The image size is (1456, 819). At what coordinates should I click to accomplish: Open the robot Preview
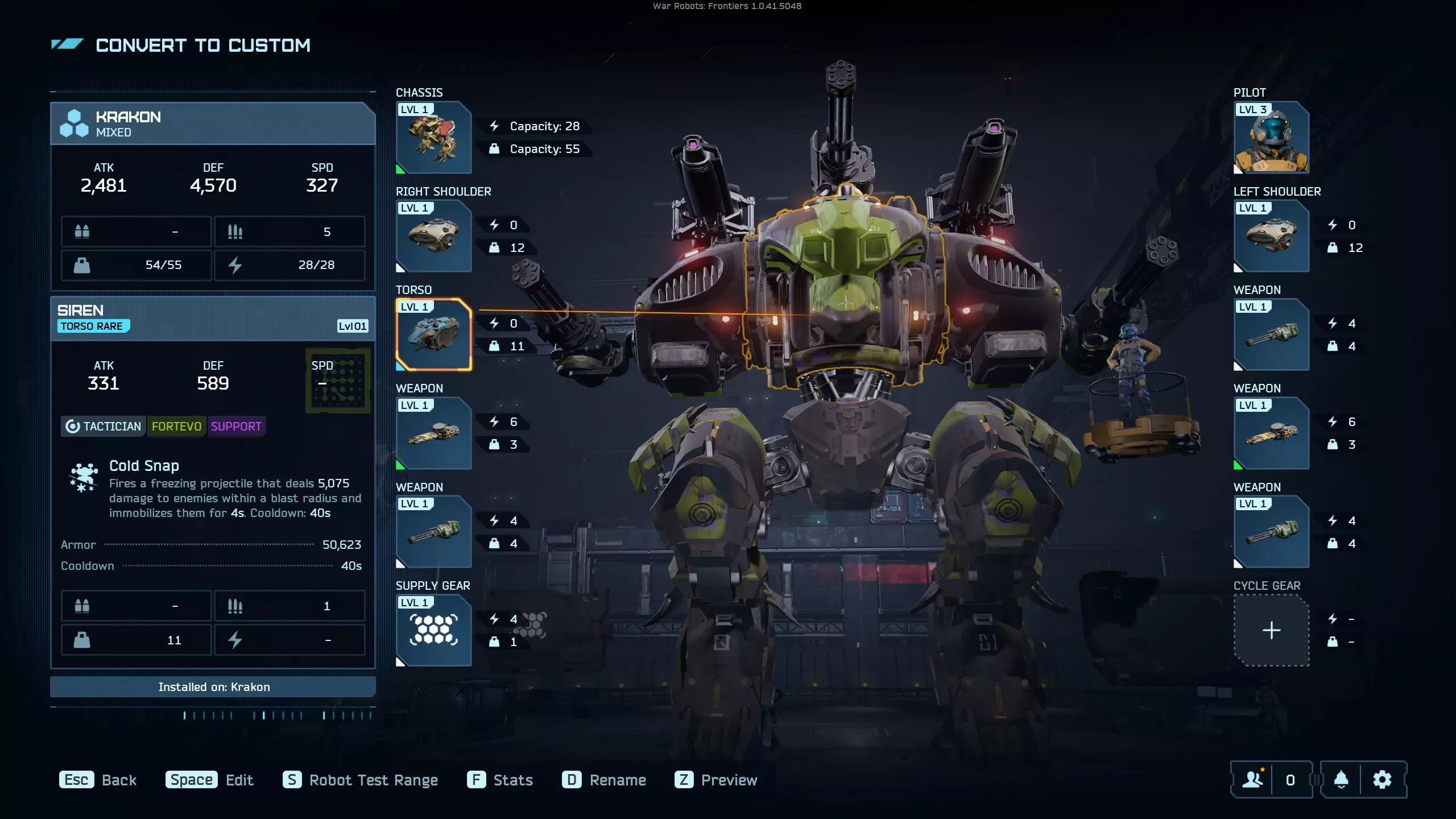tap(716, 780)
